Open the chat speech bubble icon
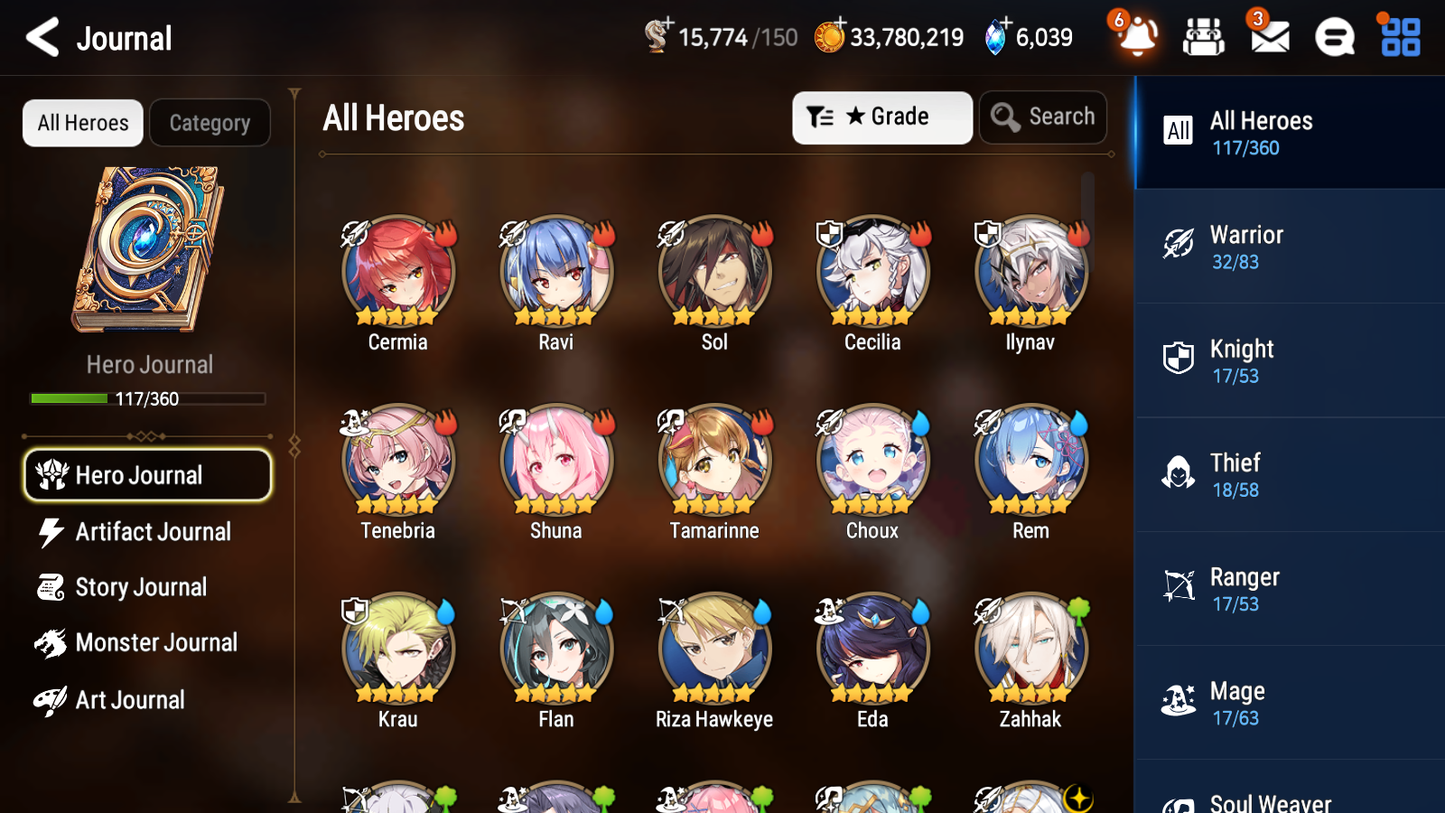The width and height of the screenshot is (1445, 813). pyautogui.click(x=1334, y=36)
